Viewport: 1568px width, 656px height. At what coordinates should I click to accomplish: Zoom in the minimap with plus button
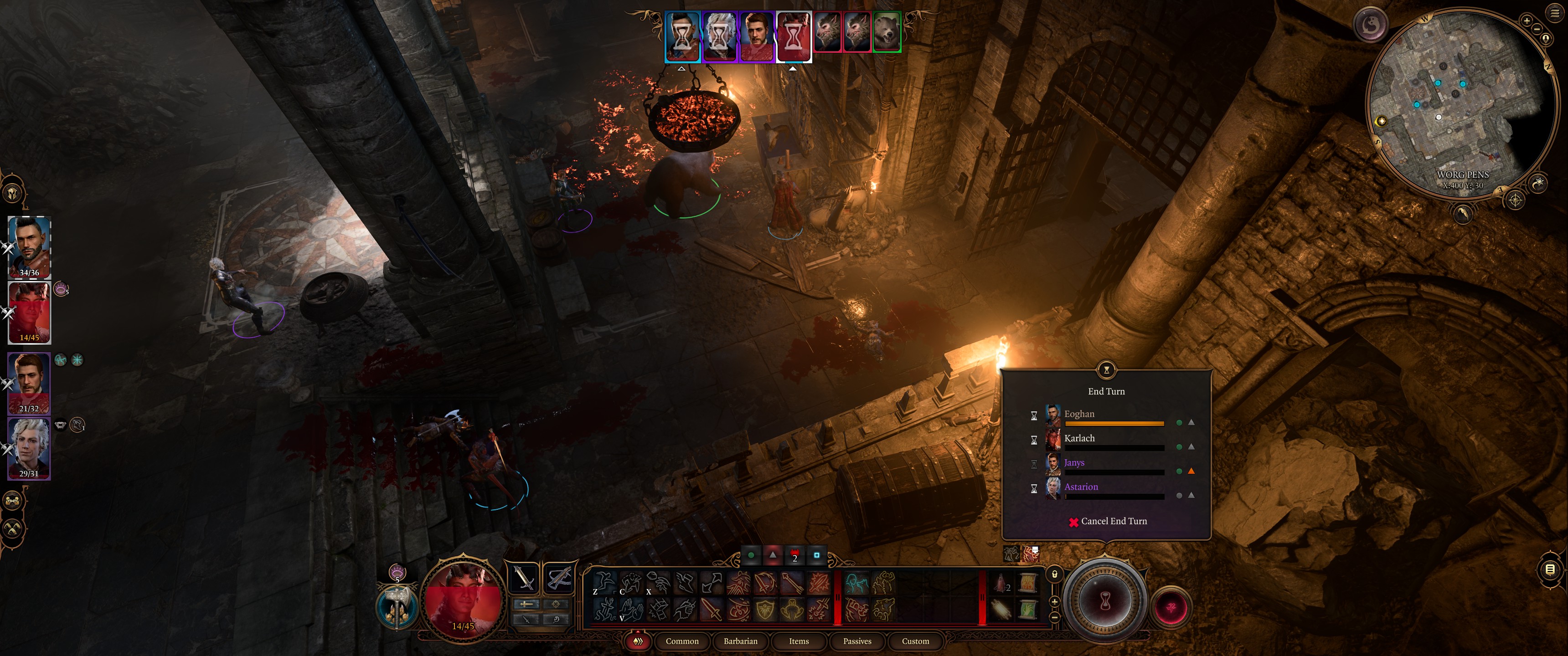pyautogui.click(x=1527, y=20)
